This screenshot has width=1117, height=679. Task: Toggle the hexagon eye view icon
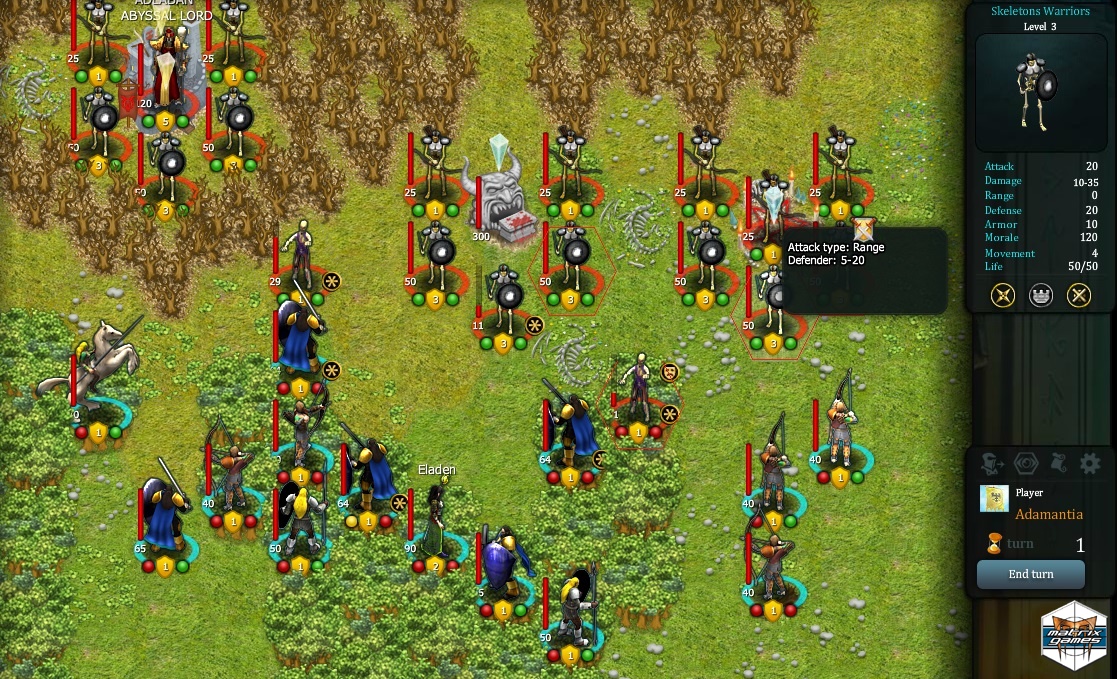pos(1026,463)
